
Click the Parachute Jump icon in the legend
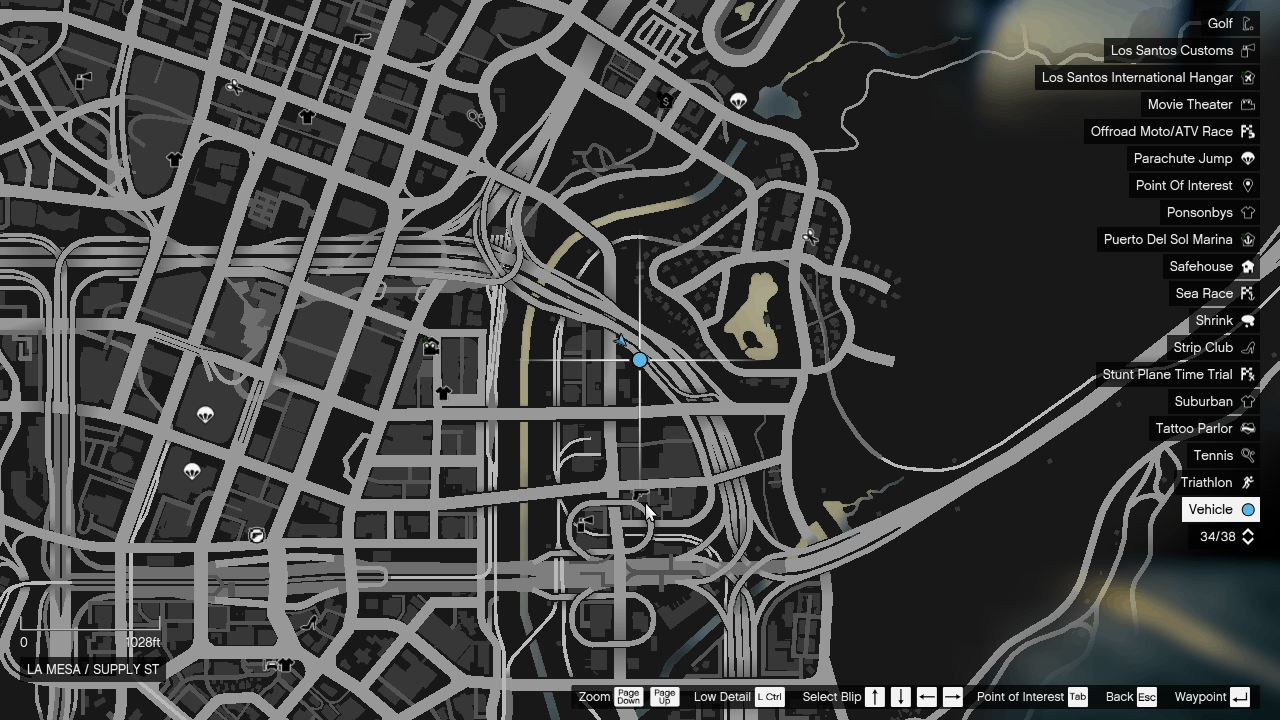1247,158
